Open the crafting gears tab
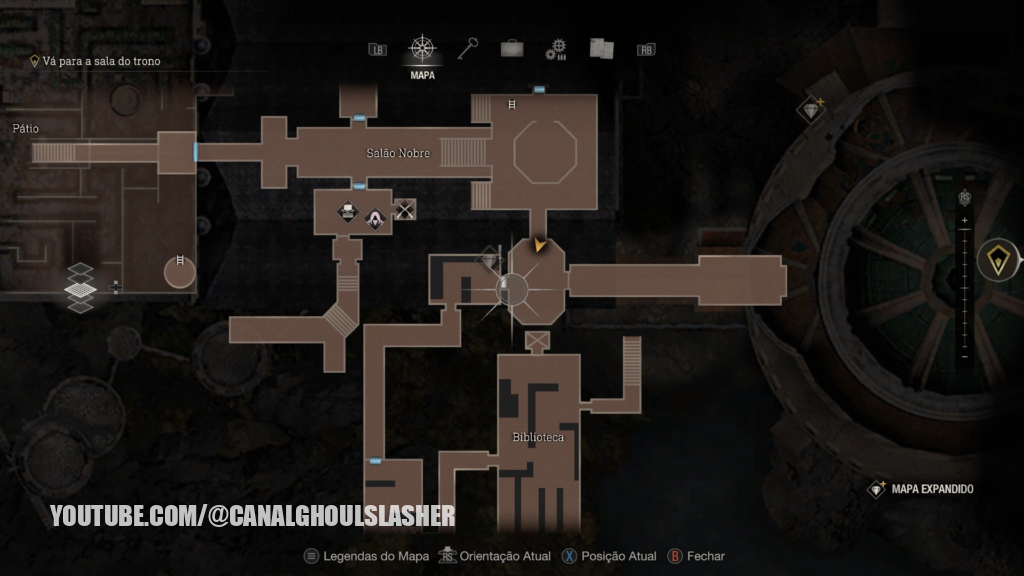The height and width of the screenshot is (576, 1024). point(556,50)
